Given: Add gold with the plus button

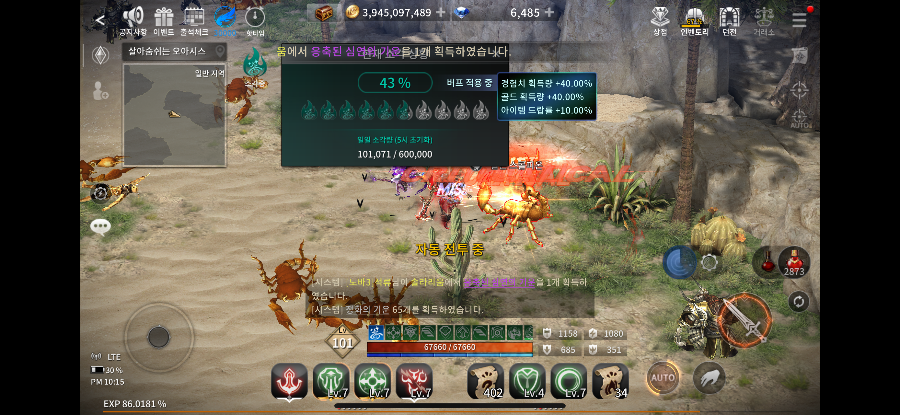Looking at the screenshot, I should [441, 13].
